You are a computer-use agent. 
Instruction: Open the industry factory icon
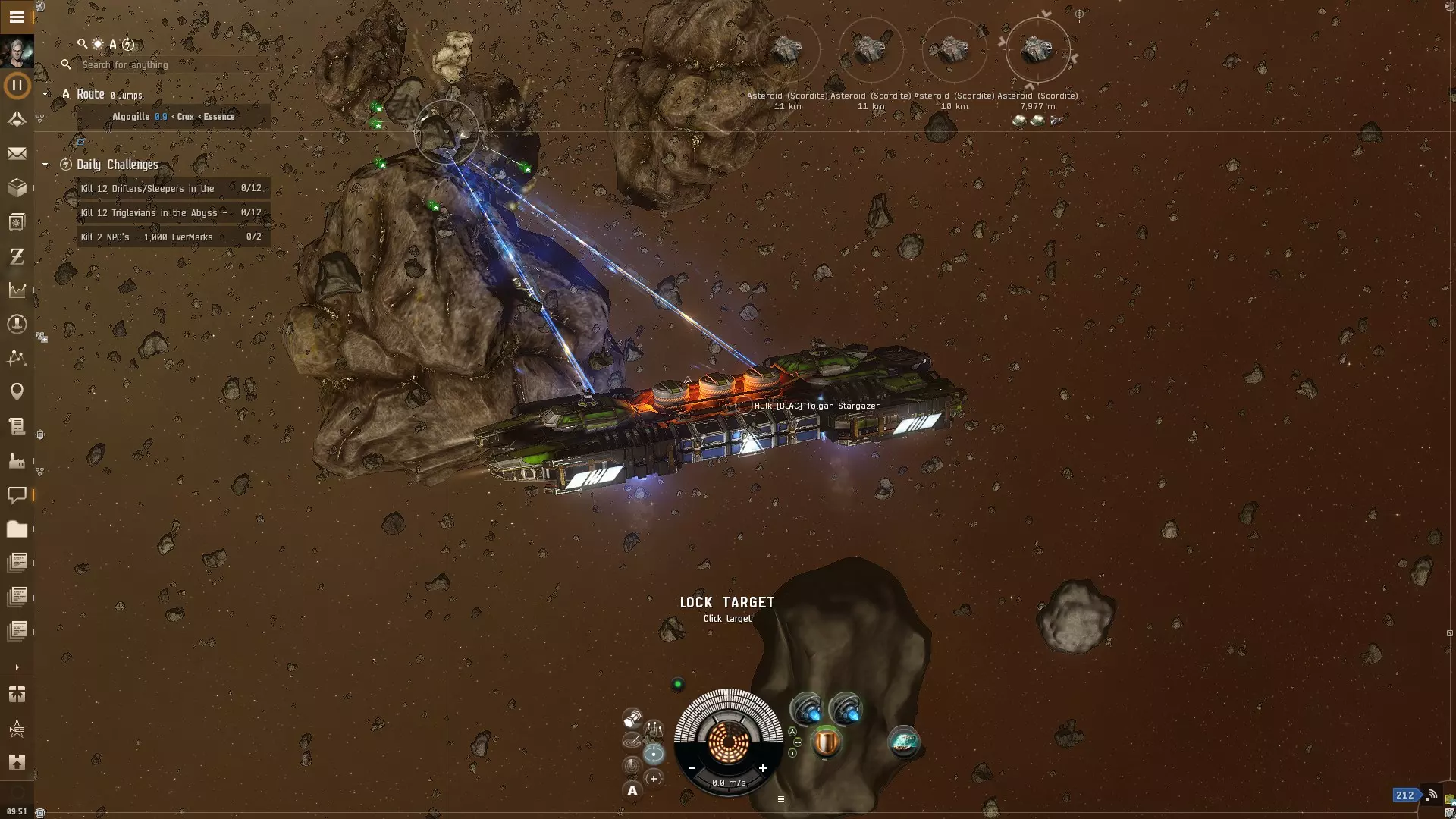[x=17, y=460]
